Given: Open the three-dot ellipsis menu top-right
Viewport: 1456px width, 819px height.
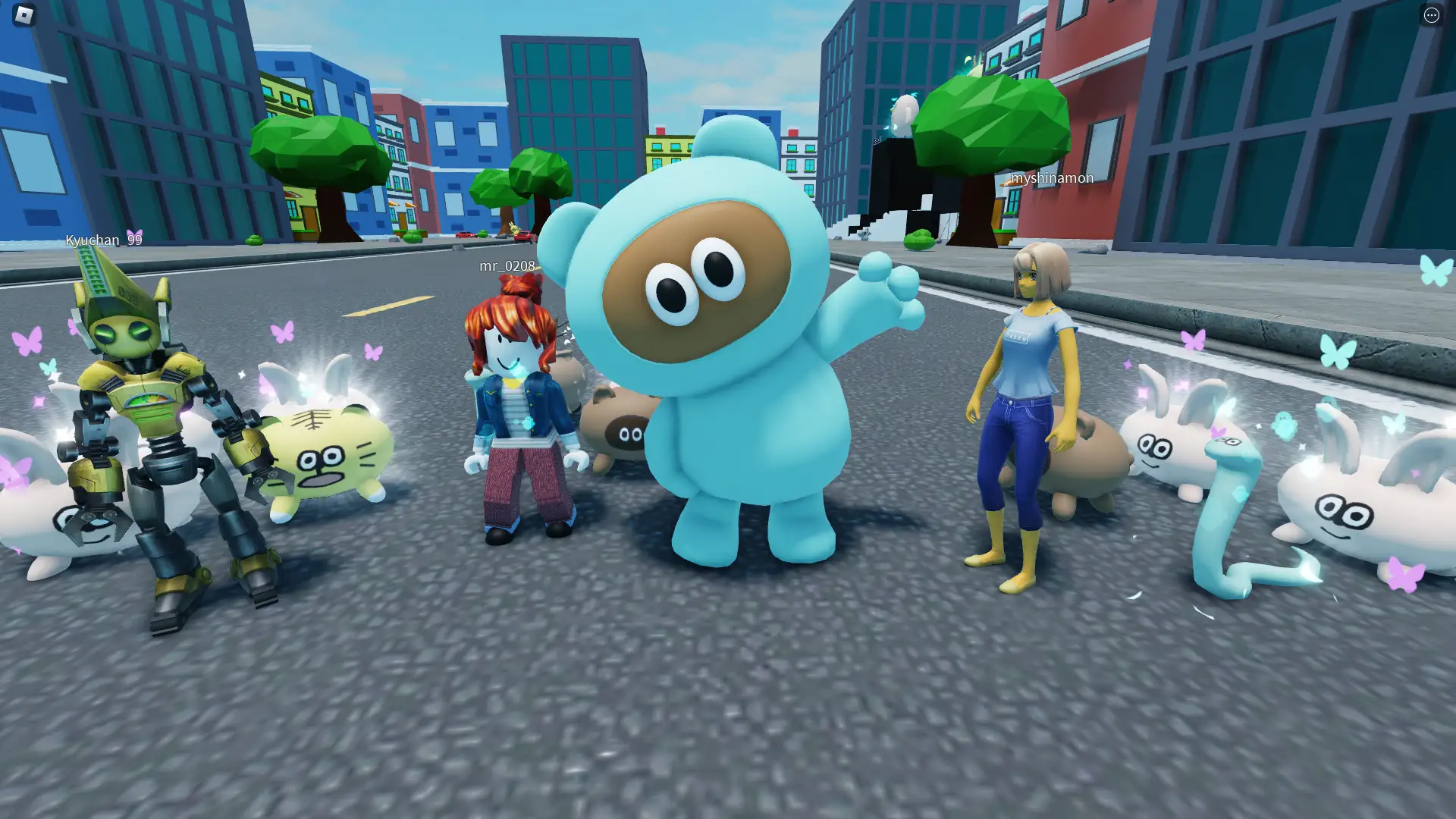Looking at the screenshot, I should 1432,15.
